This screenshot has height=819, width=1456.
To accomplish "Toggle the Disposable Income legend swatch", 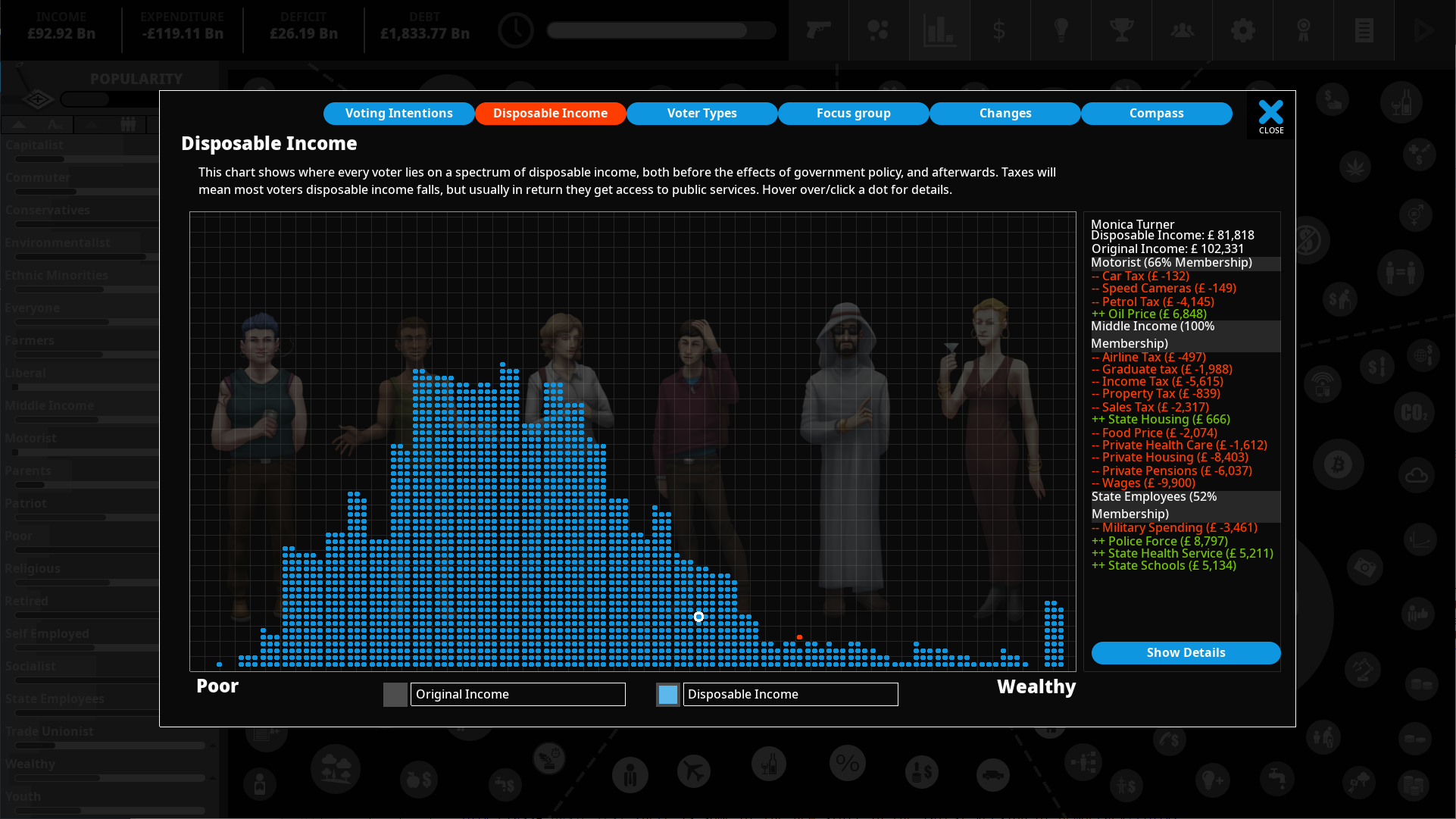I will [668, 695].
